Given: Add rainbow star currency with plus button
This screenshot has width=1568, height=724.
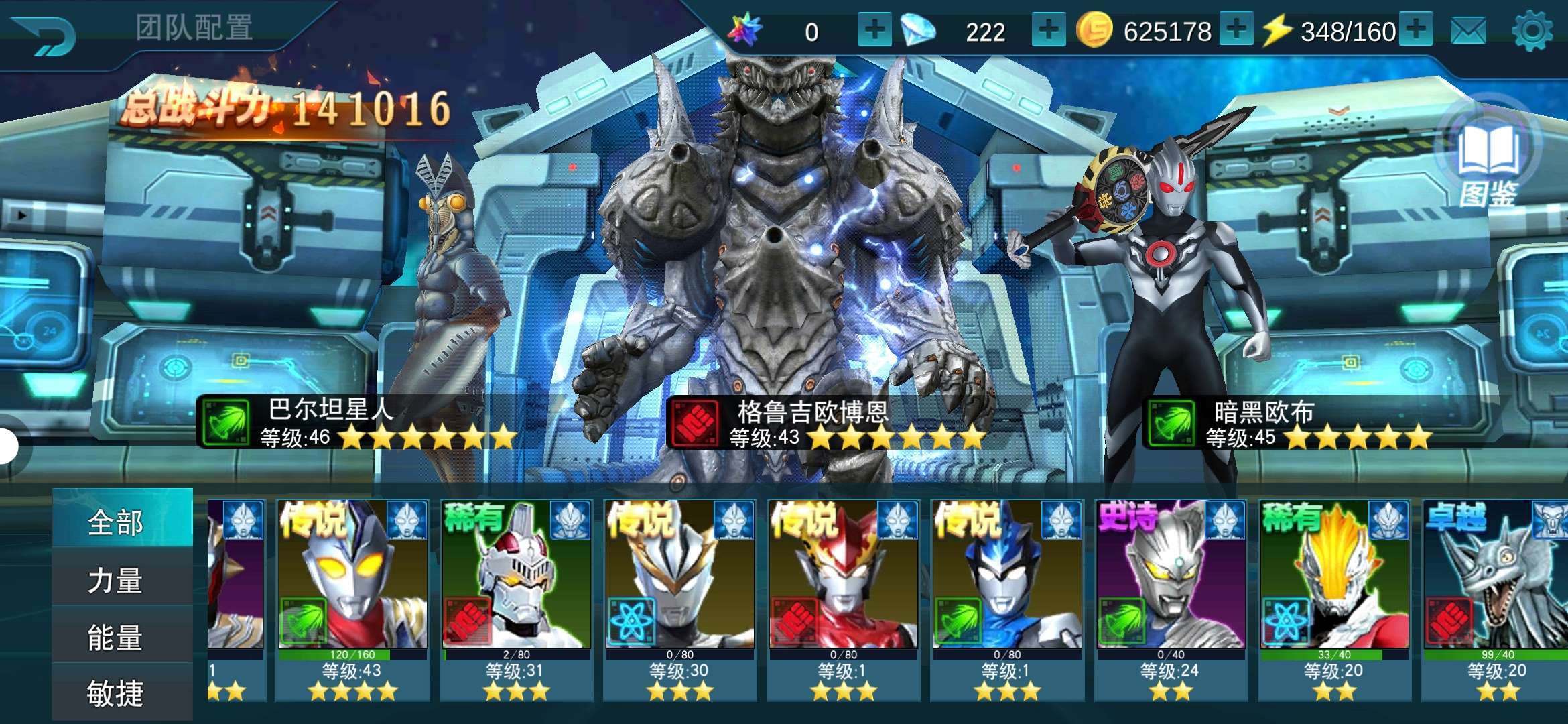Looking at the screenshot, I should (874, 30).
